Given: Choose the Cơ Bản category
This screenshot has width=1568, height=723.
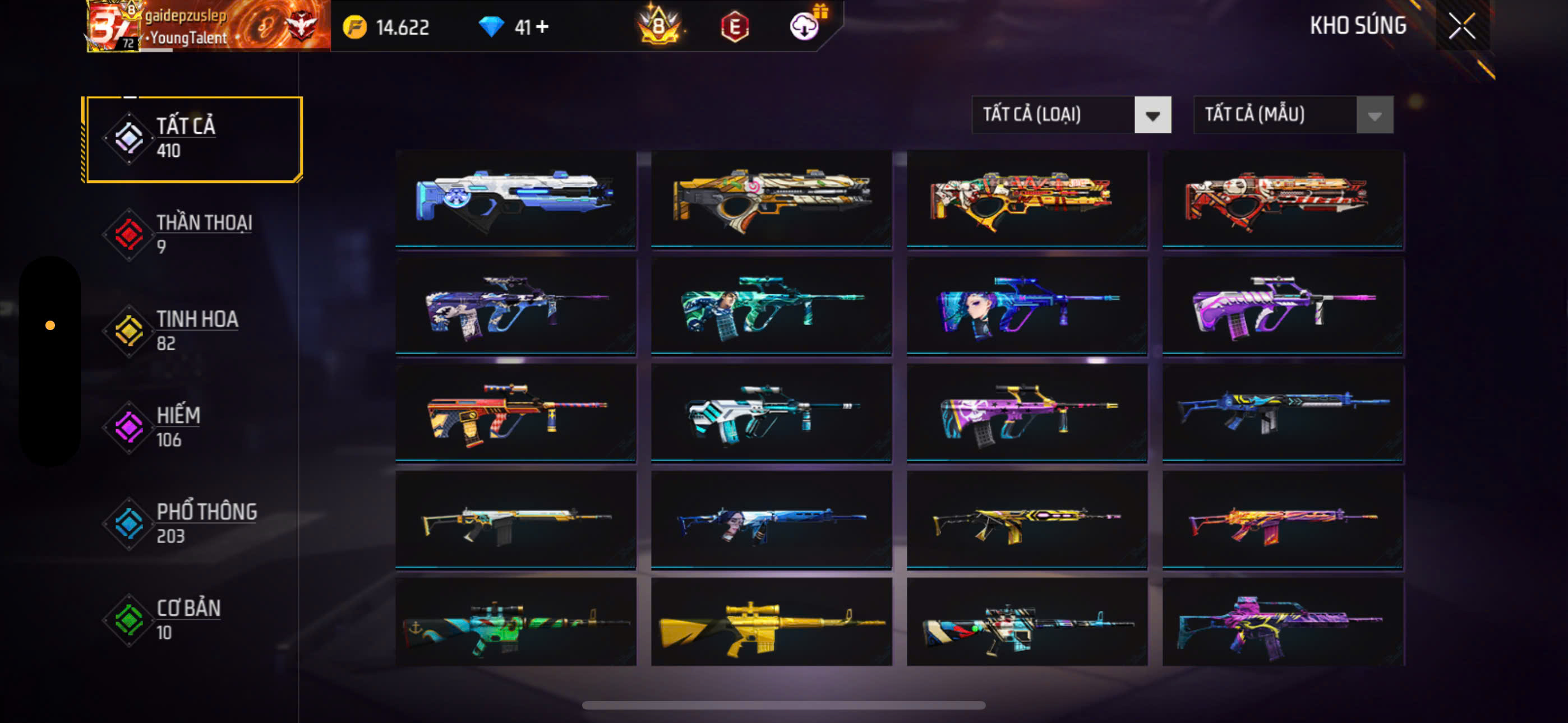Looking at the screenshot, I should point(193,619).
